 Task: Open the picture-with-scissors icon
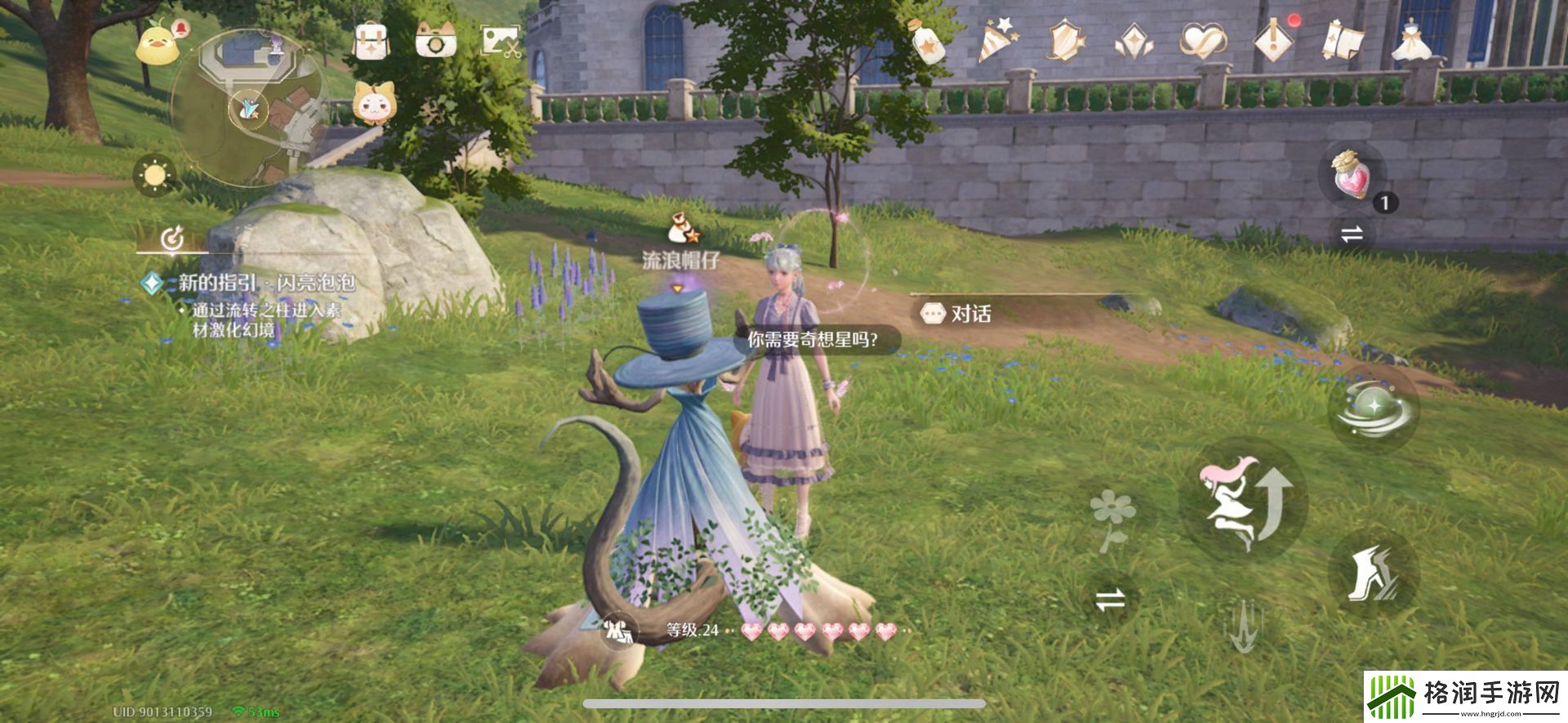501,39
